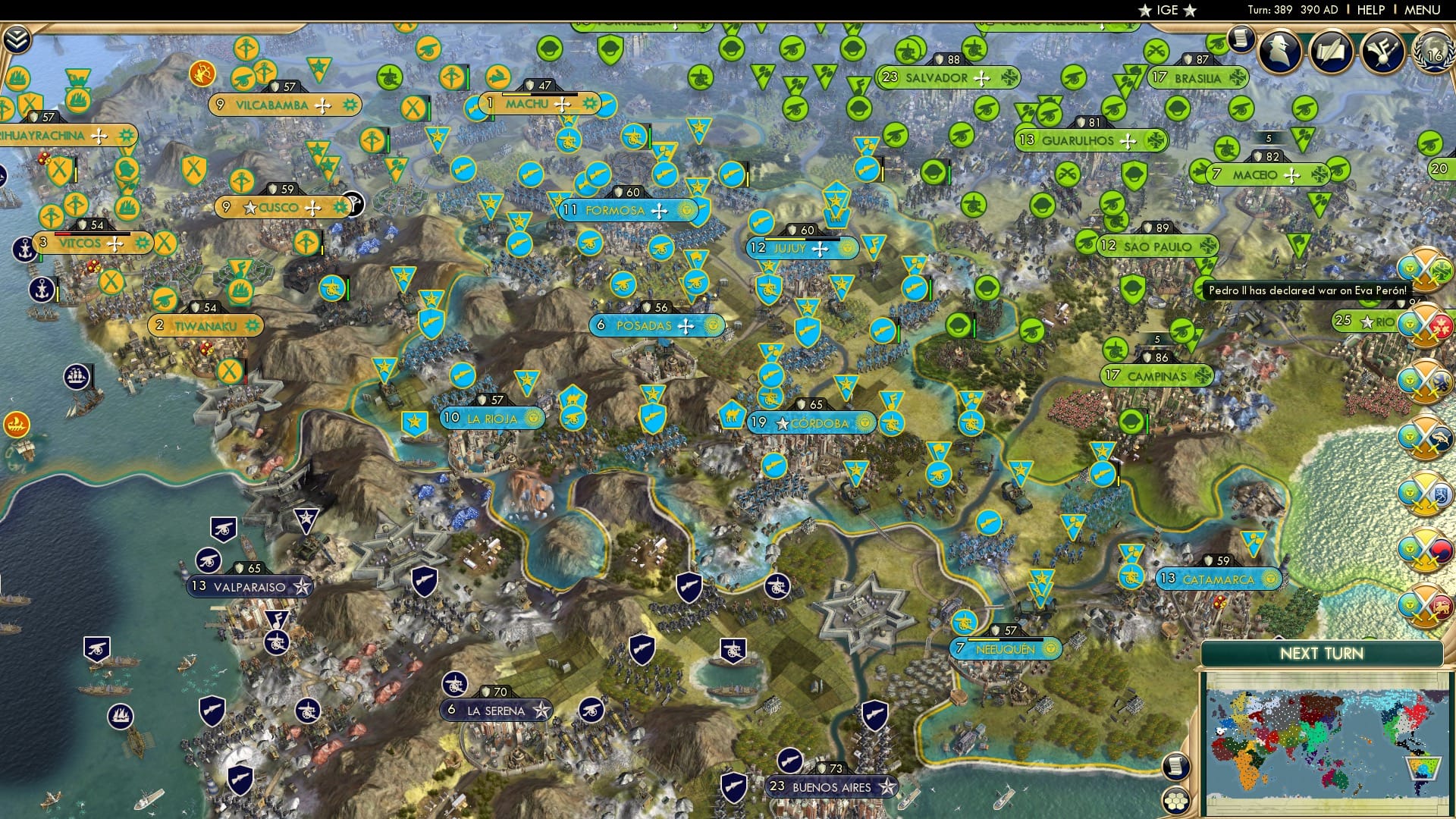
Task: Click the hexagon icon below the minimap
Action: point(1176,801)
